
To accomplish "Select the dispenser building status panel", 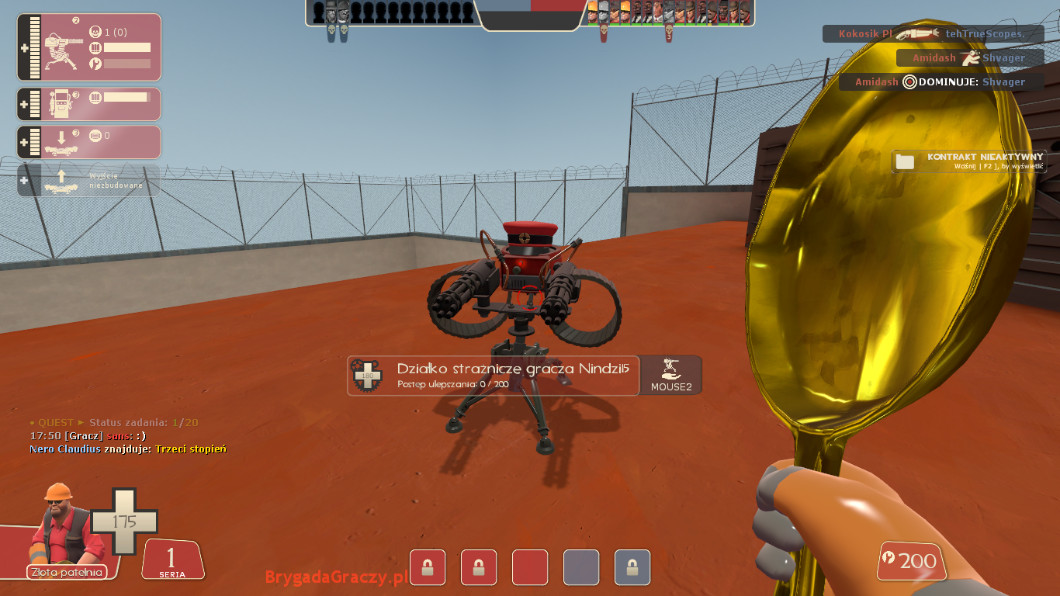I will pos(89,103).
